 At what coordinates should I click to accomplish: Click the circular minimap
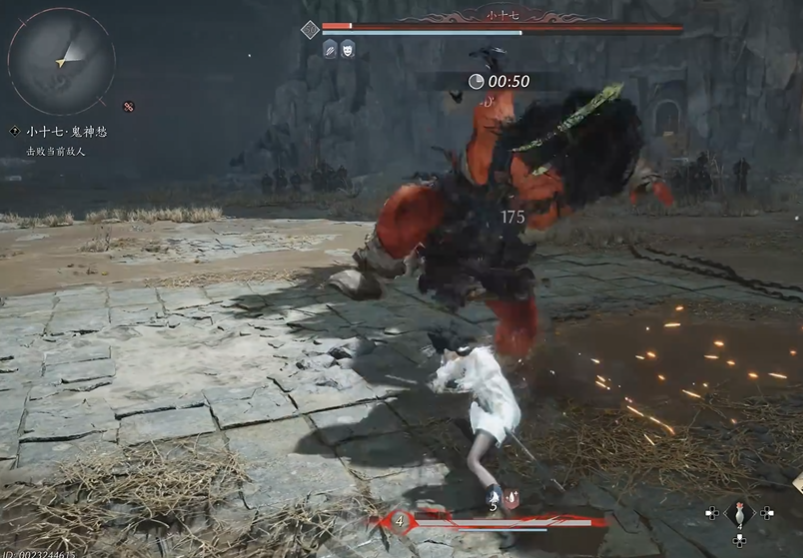tap(62, 61)
